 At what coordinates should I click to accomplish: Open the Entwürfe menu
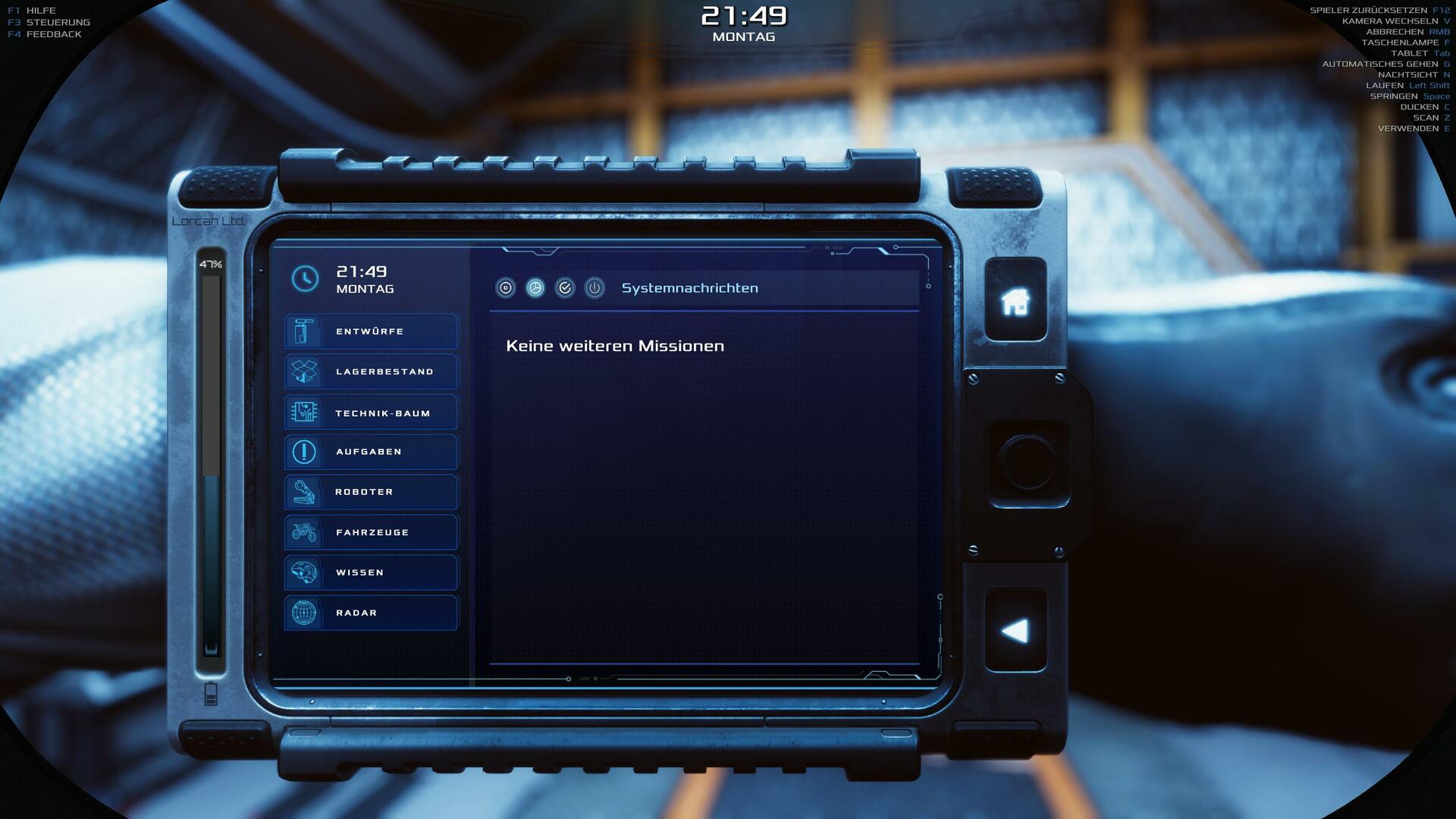point(371,331)
